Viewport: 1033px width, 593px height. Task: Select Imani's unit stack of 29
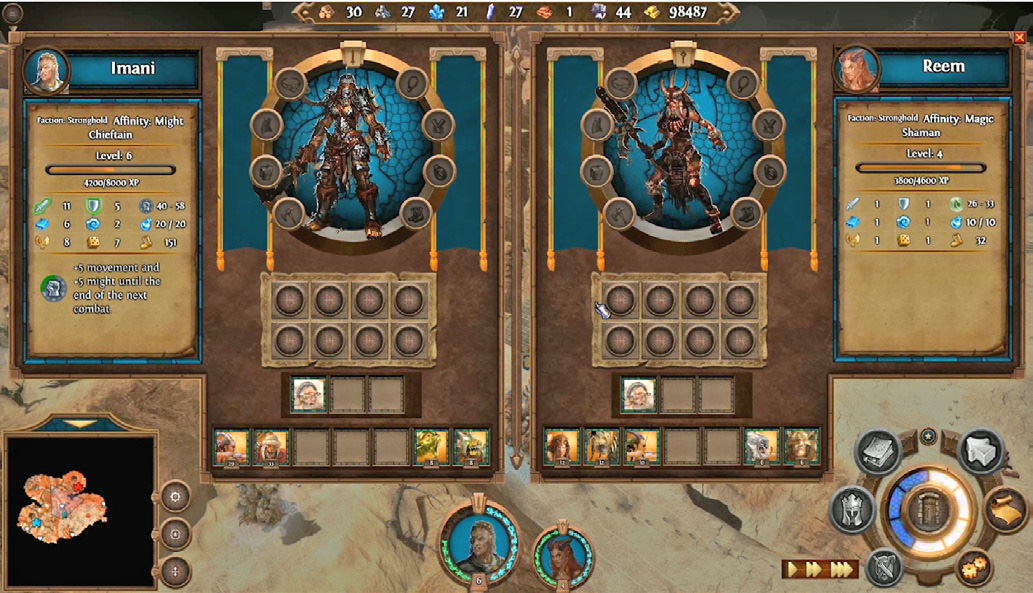232,446
